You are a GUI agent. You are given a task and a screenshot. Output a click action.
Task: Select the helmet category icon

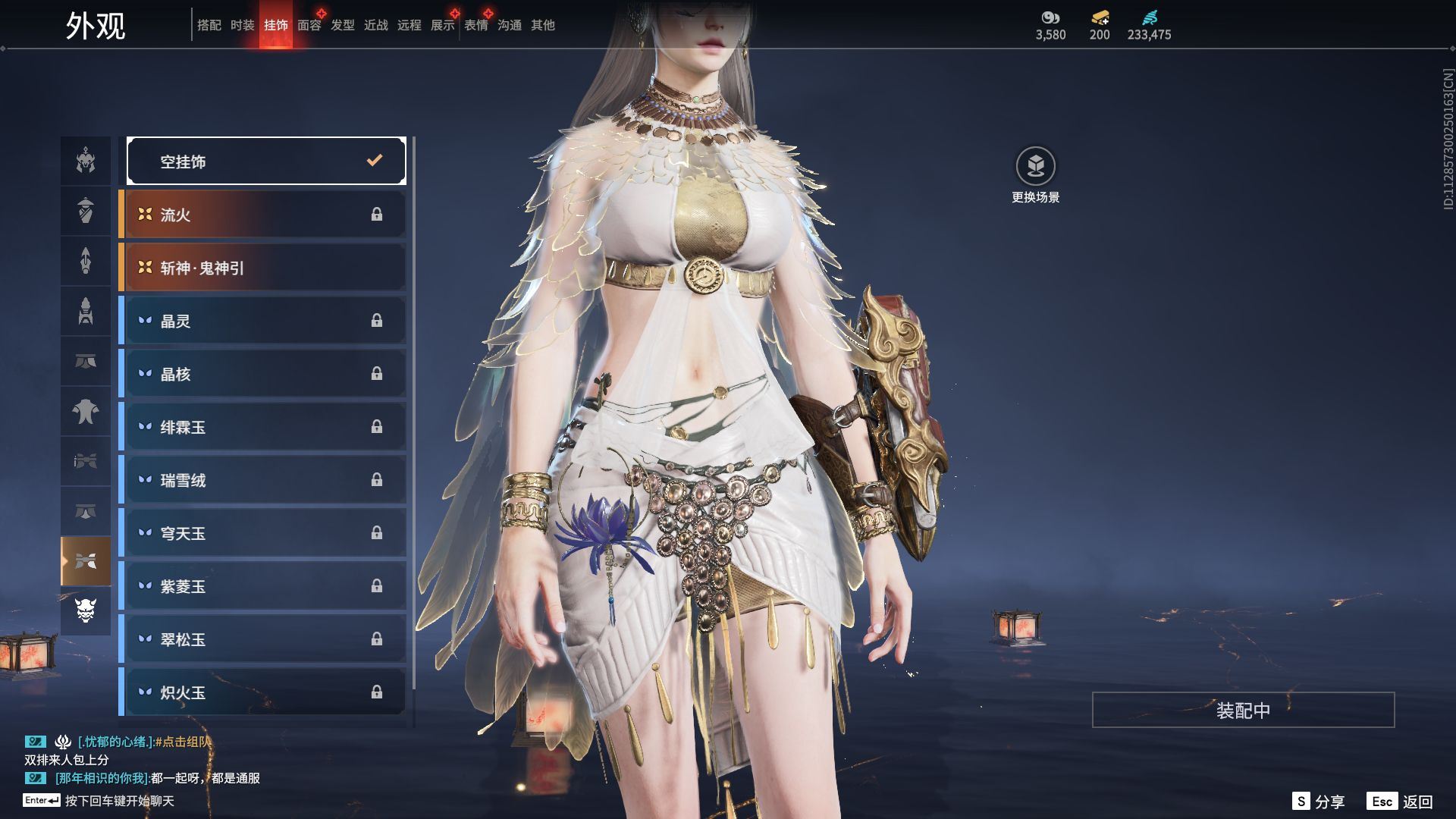tap(86, 161)
